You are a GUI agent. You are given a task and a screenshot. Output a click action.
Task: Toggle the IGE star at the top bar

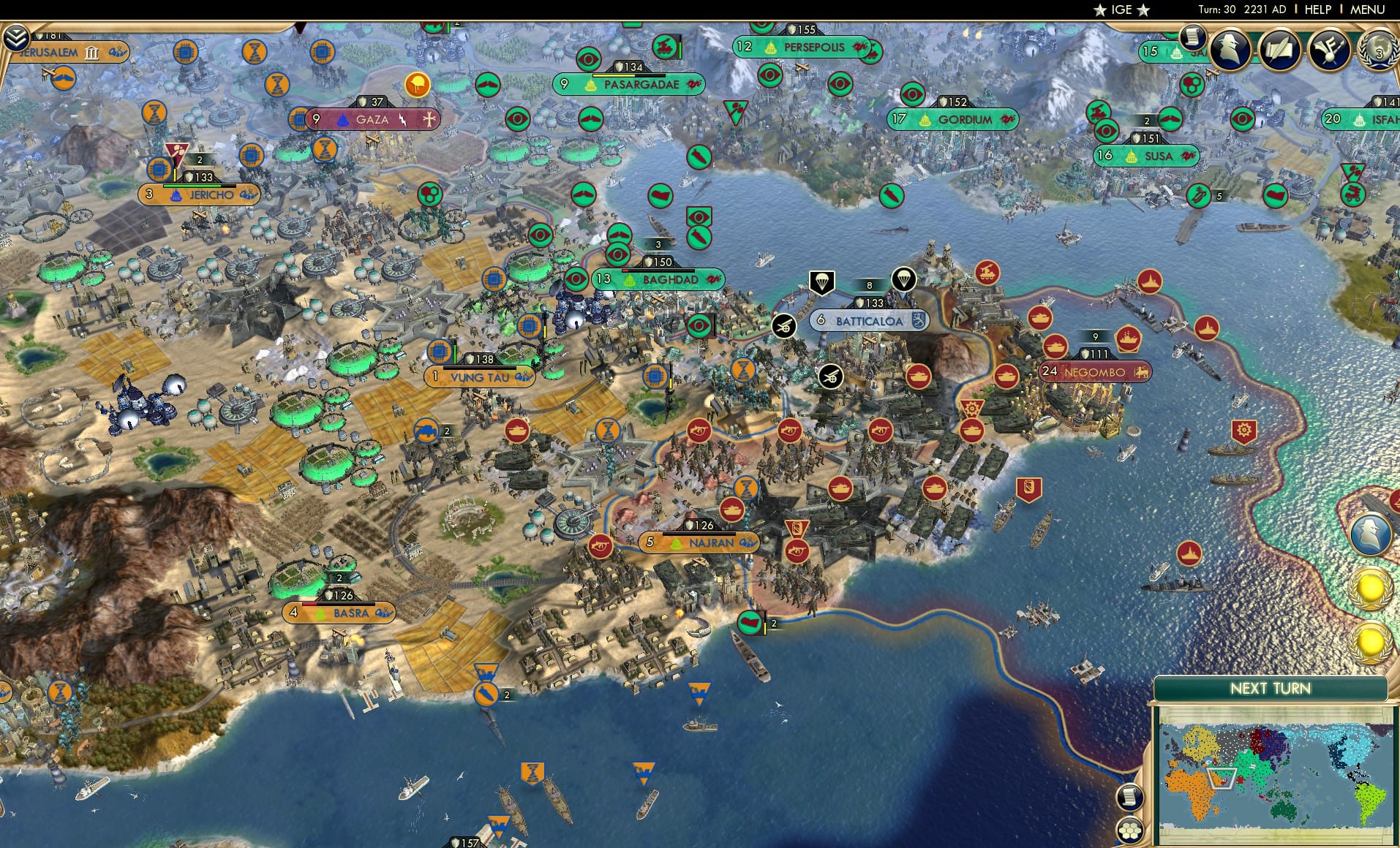tap(1099, 10)
